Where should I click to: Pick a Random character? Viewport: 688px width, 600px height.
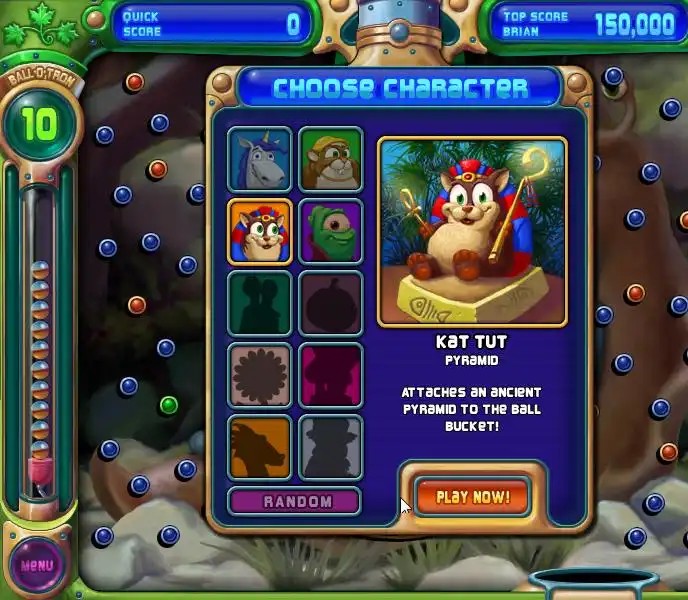tap(295, 501)
